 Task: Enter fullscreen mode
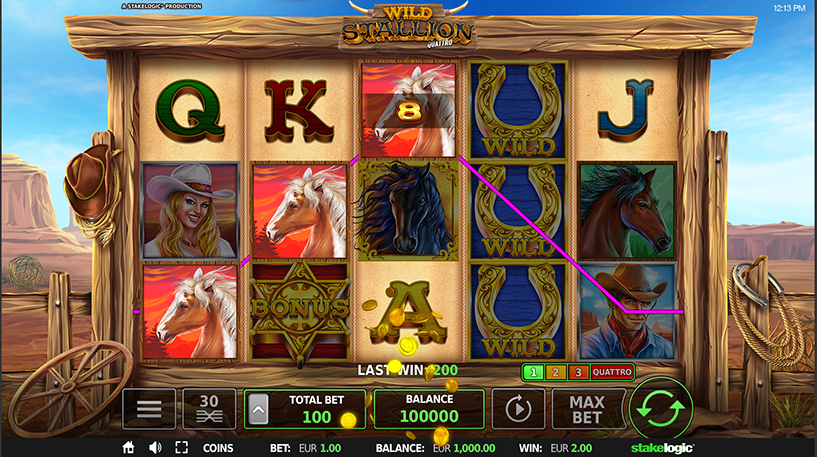coord(181,448)
